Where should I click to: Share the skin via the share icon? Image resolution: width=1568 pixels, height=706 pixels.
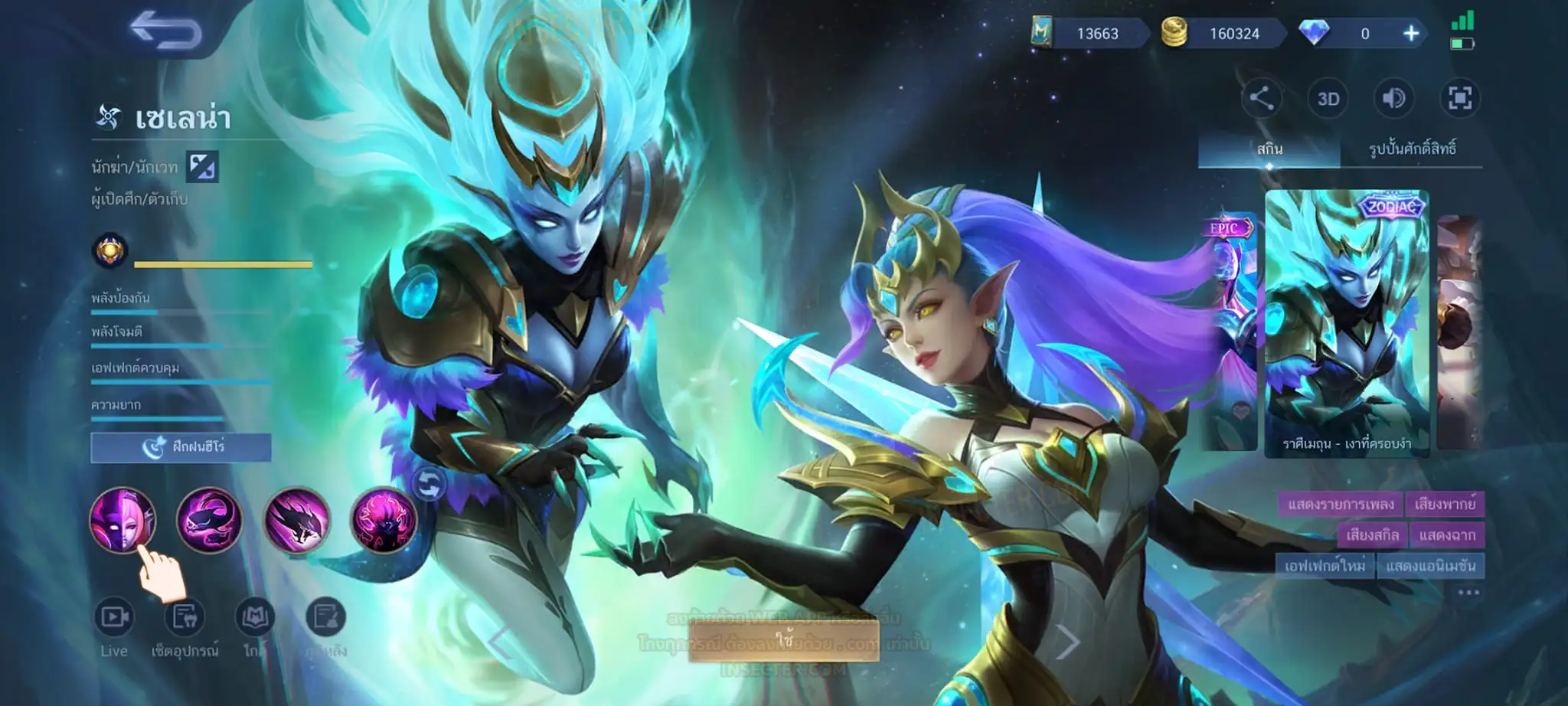coord(1261,98)
